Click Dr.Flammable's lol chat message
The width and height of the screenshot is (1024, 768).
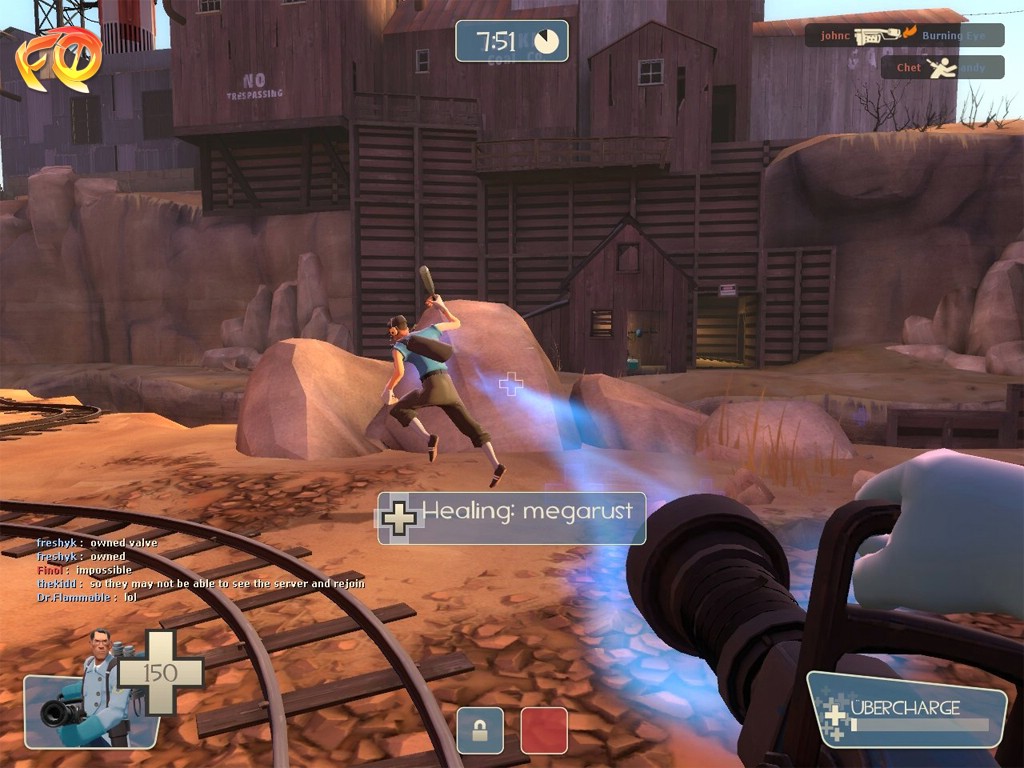87,597
